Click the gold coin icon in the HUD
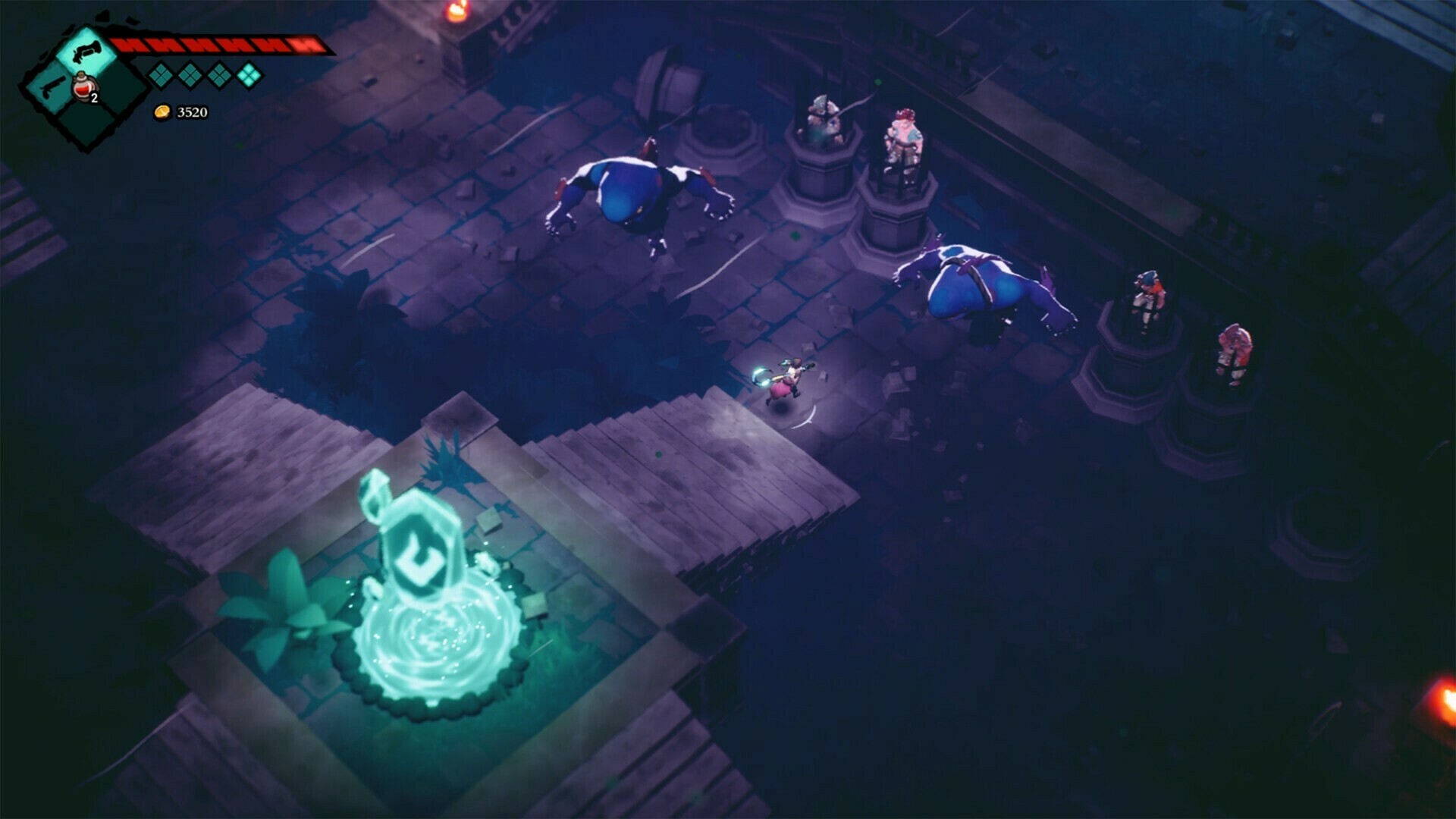The width and height of the screenshot is (1456, 819). 162,113
